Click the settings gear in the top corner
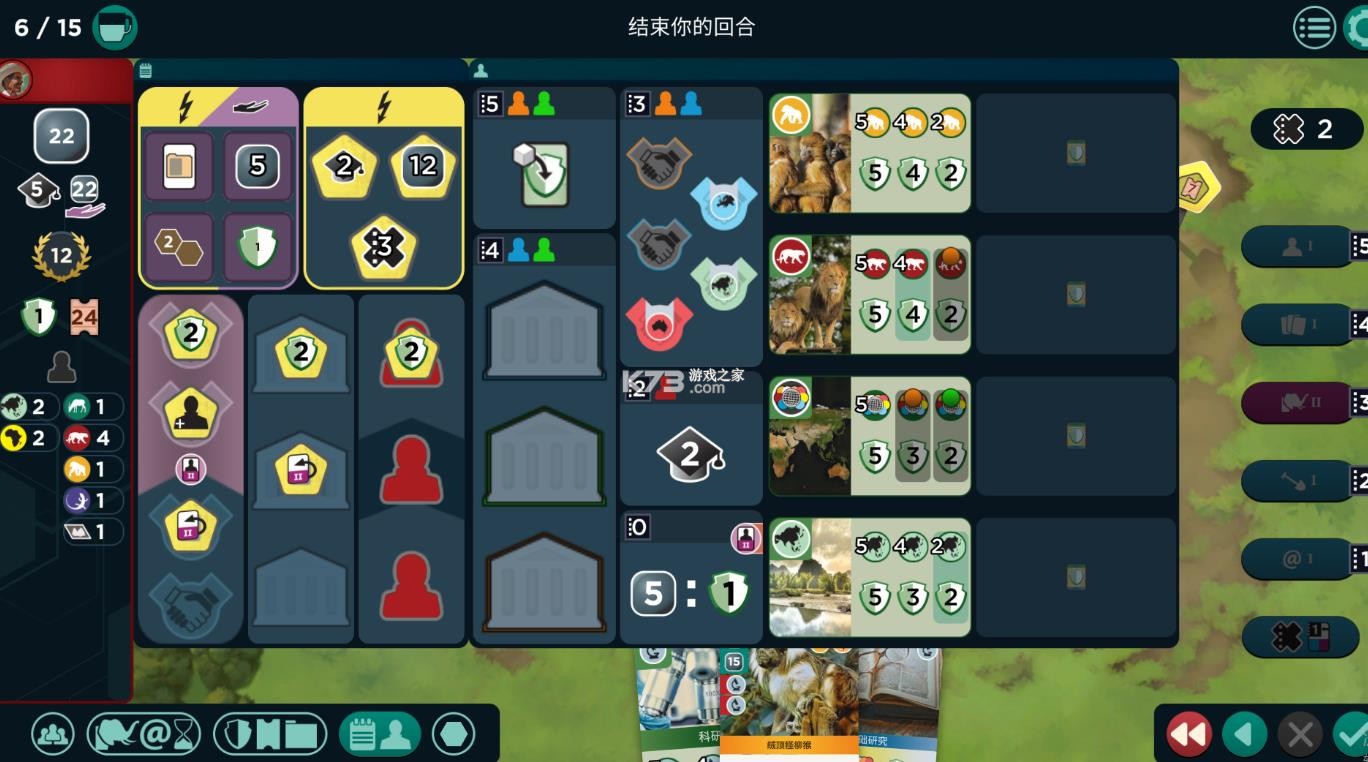This screenshot has height=762, width=1368. pyautogui.click(x=1360, y=27)
